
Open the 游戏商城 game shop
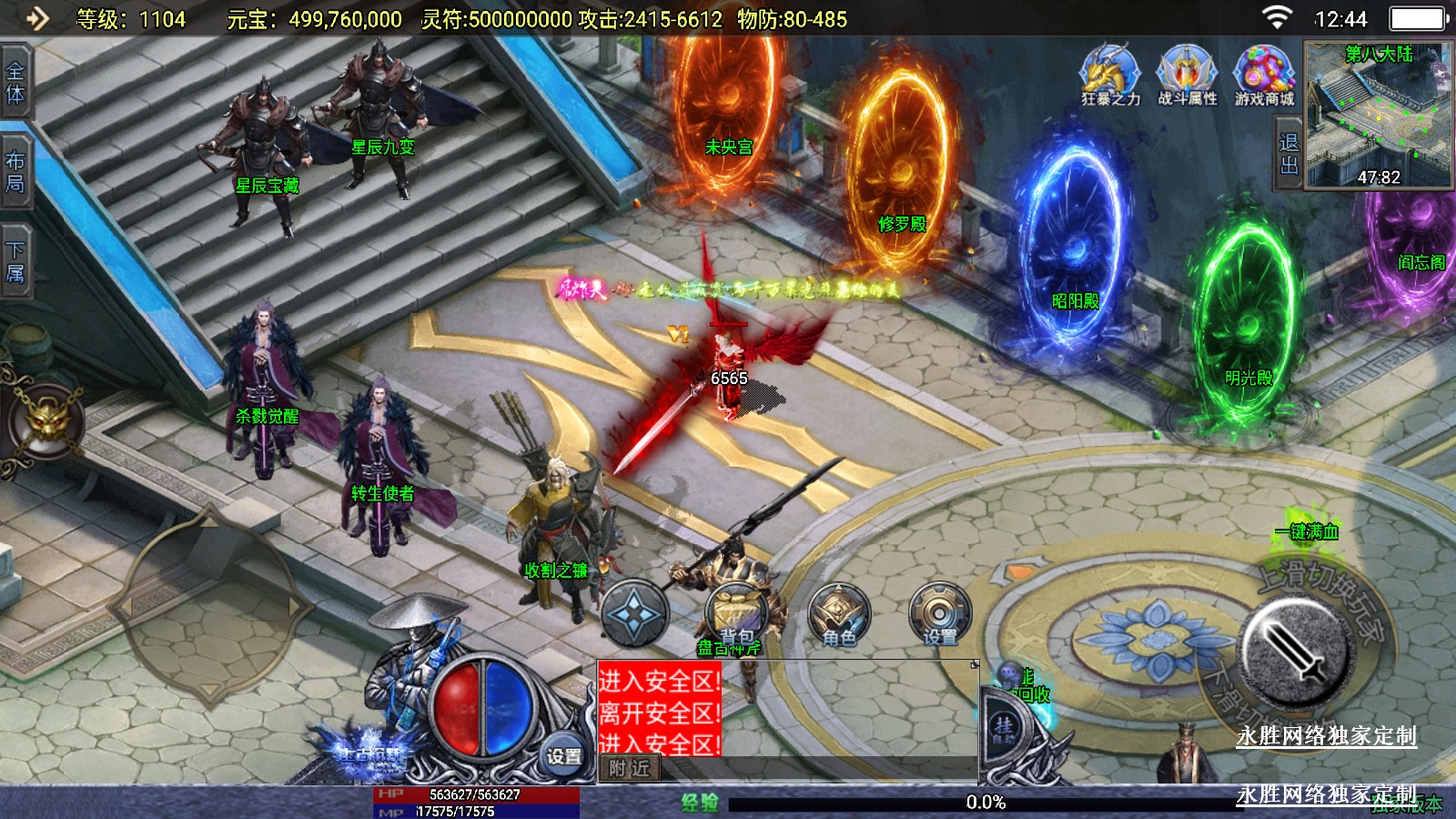click(x=1264, y=75)
